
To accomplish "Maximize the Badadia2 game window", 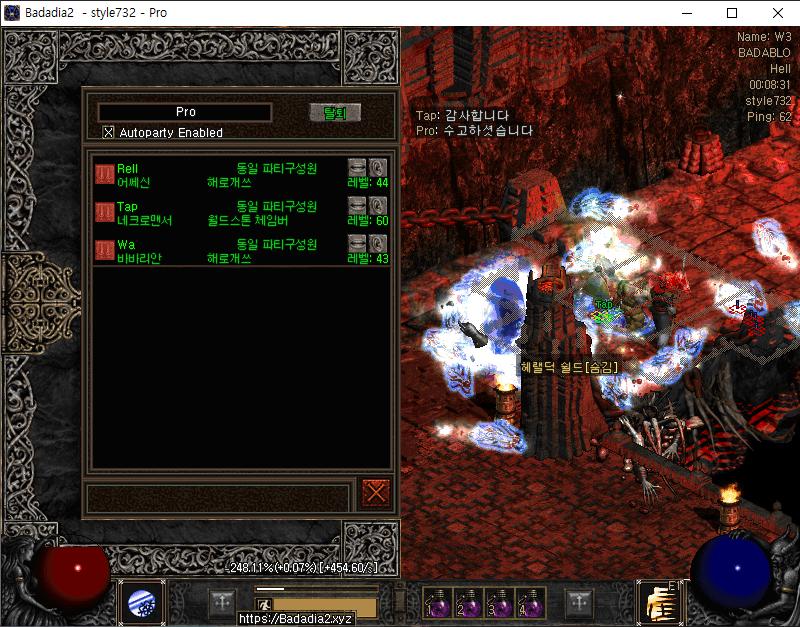I will pos(732,13).
